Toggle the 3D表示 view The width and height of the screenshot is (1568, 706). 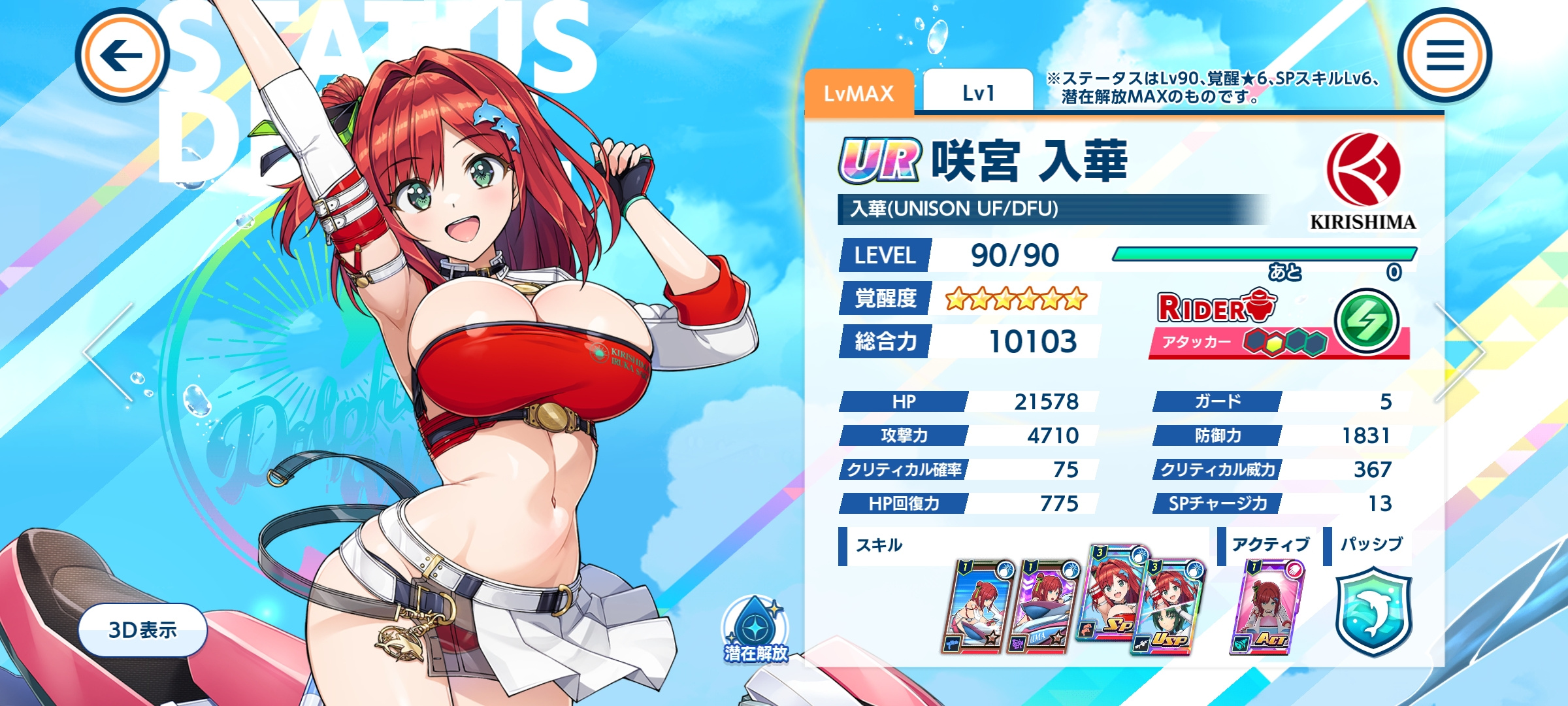pyautogui.click(x=142, y=630)
